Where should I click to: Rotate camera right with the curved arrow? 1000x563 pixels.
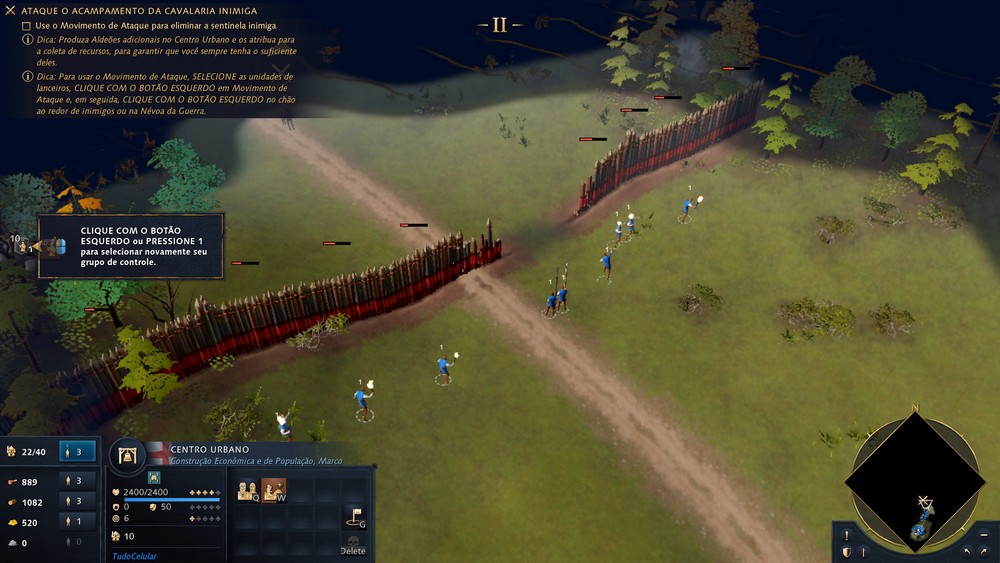(x=984, y=551)
